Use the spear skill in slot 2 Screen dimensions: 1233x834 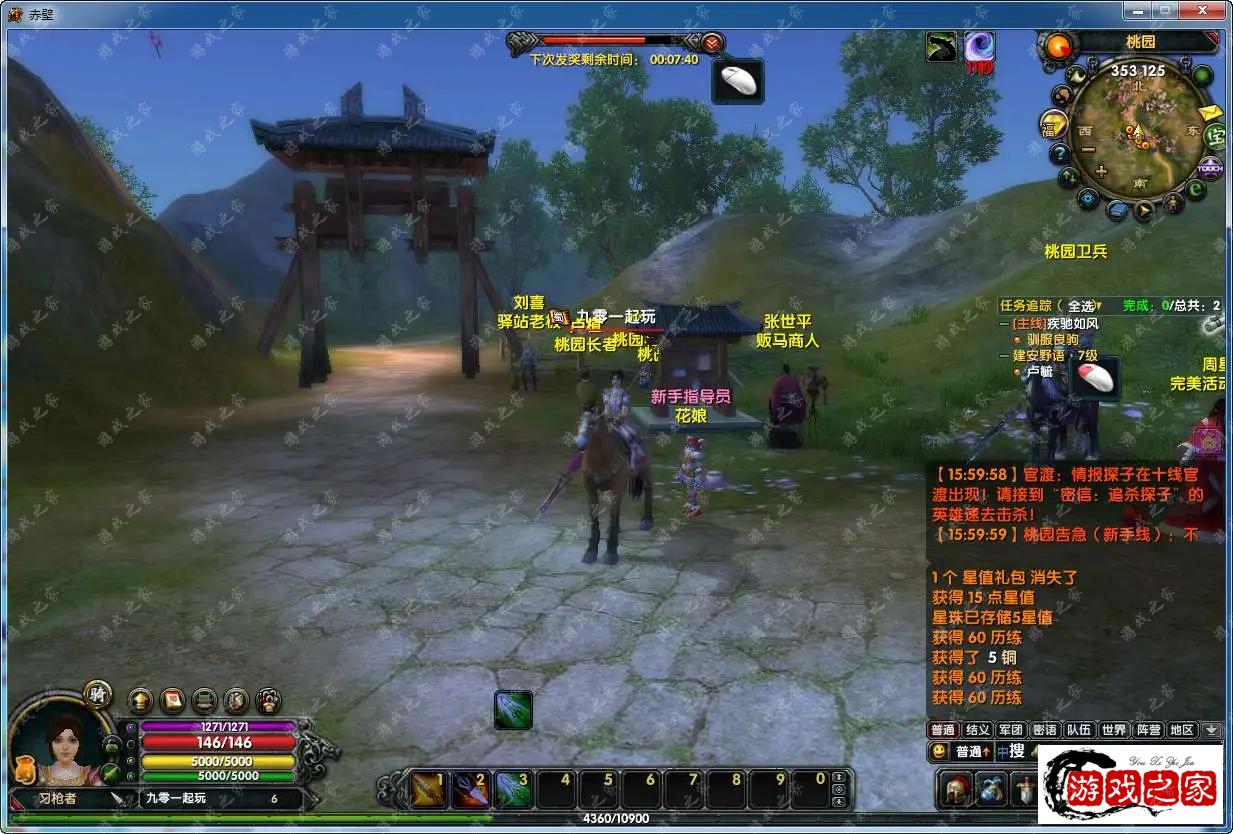pos(472,789)
